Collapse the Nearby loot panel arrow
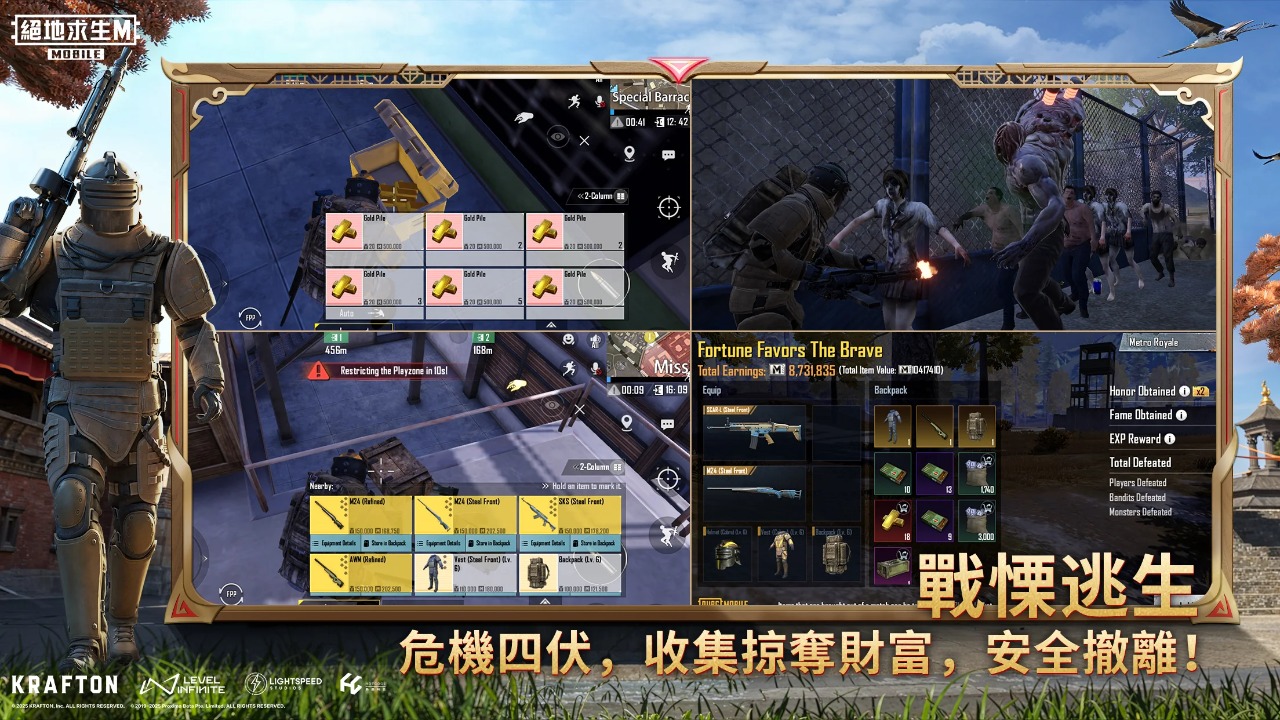This screenshot has width=1280, height=720. click(x=320, y=484)
